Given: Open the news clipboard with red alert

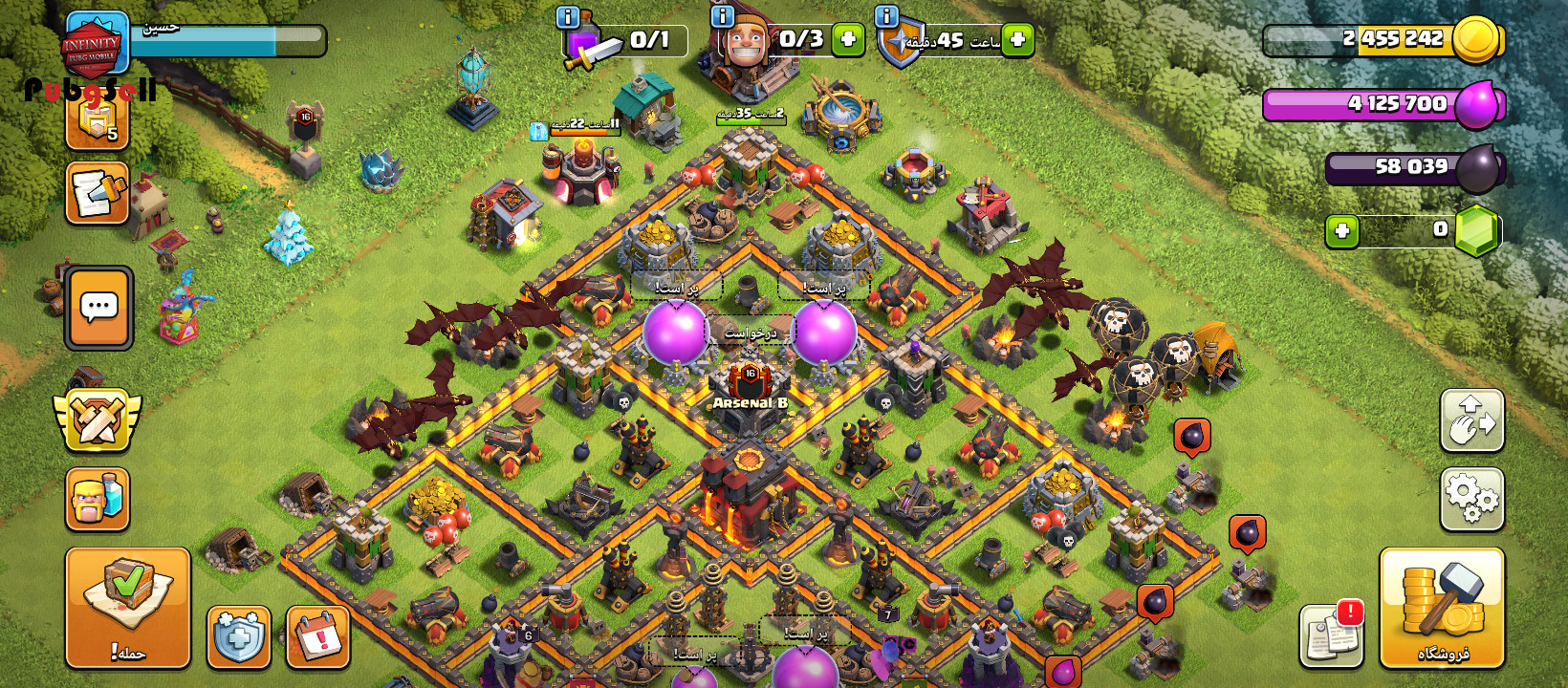Looking at the screenshot, I should 1332,635.
